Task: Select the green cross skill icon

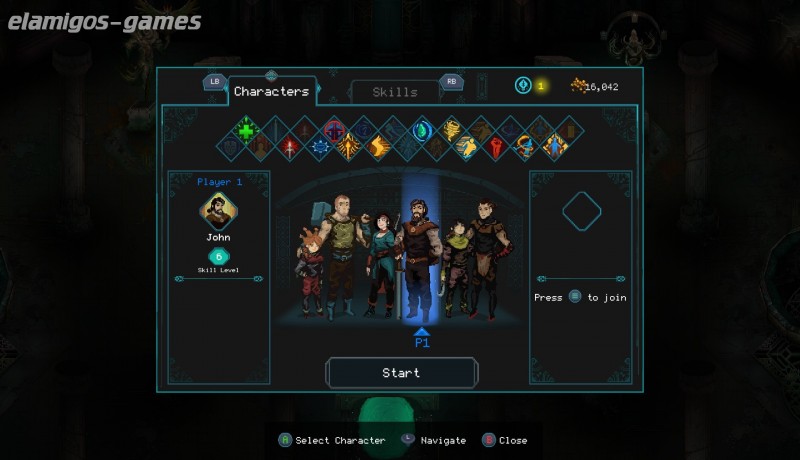Action: pyautogui.click(x=247, y=130)
